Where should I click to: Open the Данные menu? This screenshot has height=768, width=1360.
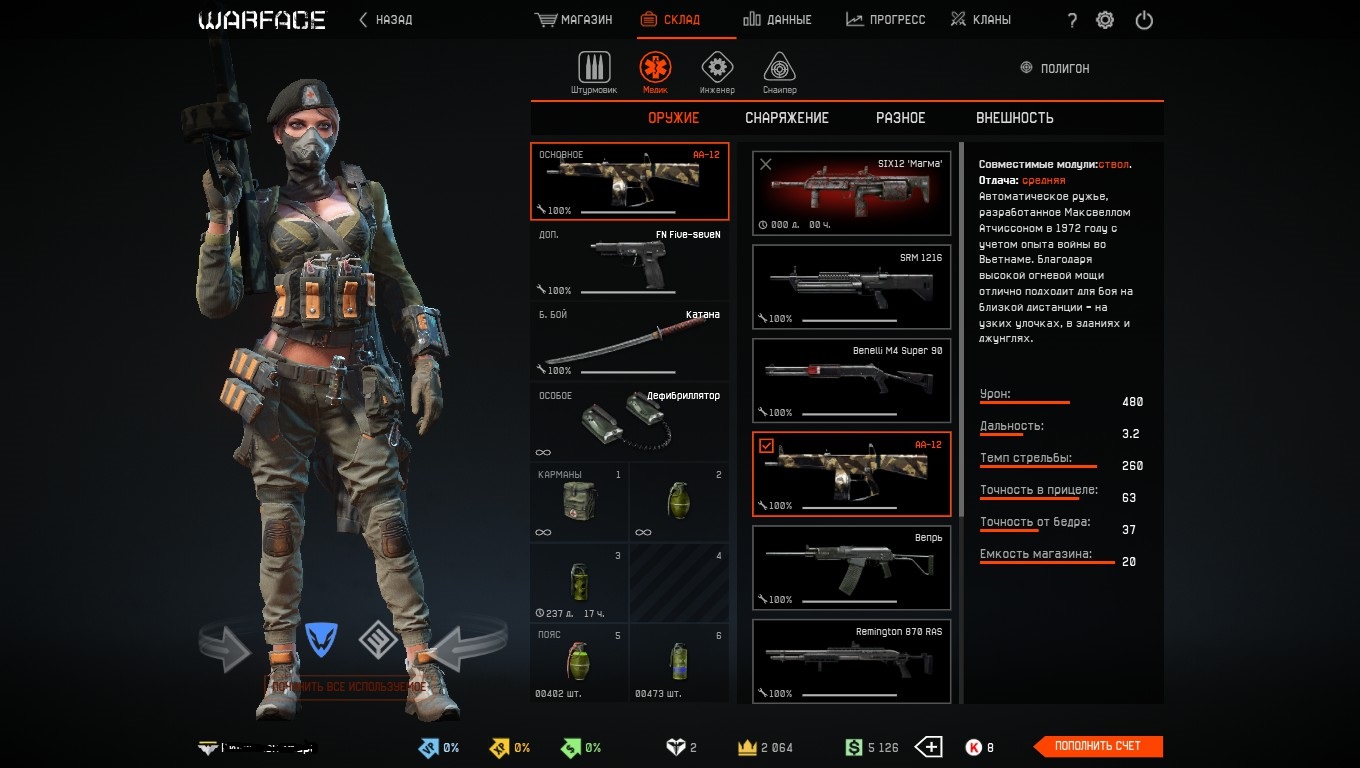point(778,20)
